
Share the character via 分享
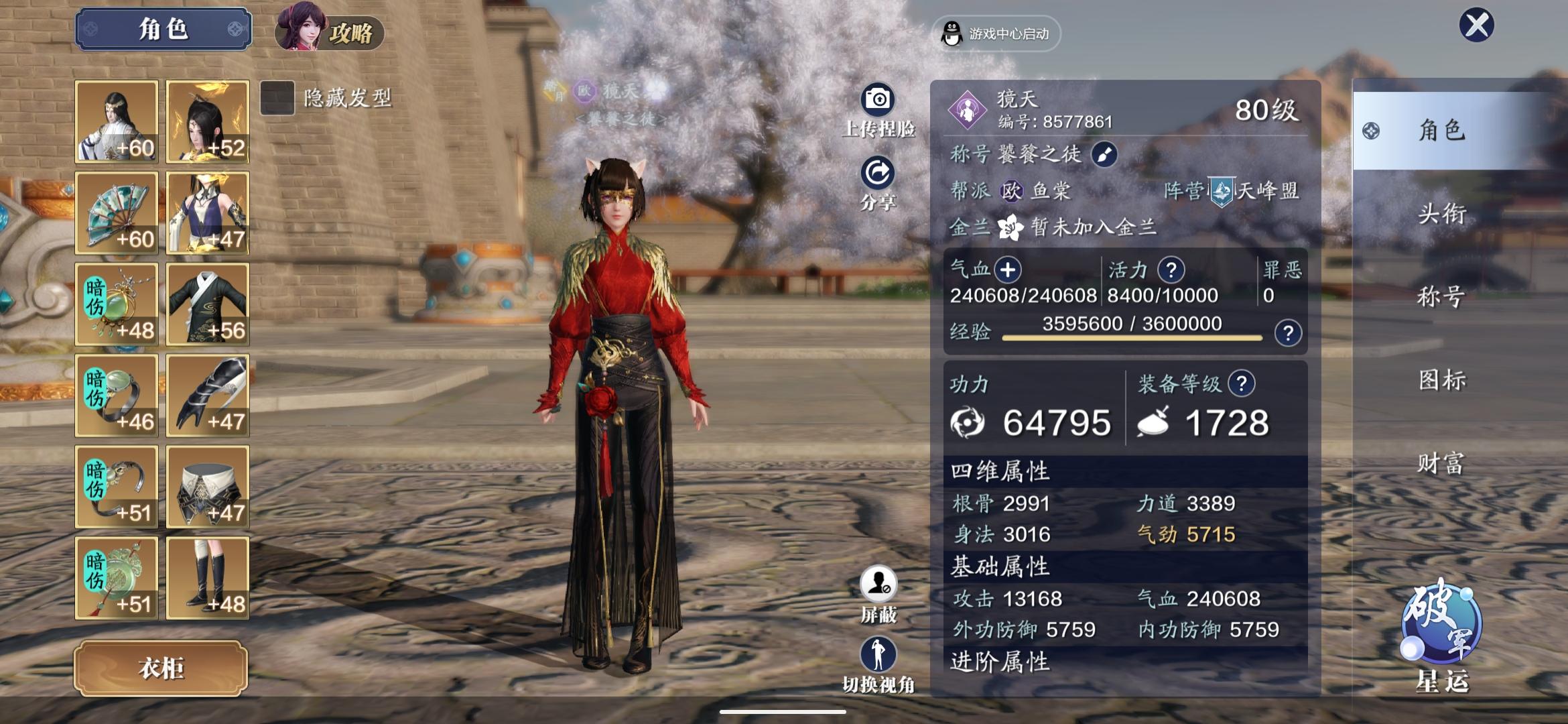pos(878,174)
